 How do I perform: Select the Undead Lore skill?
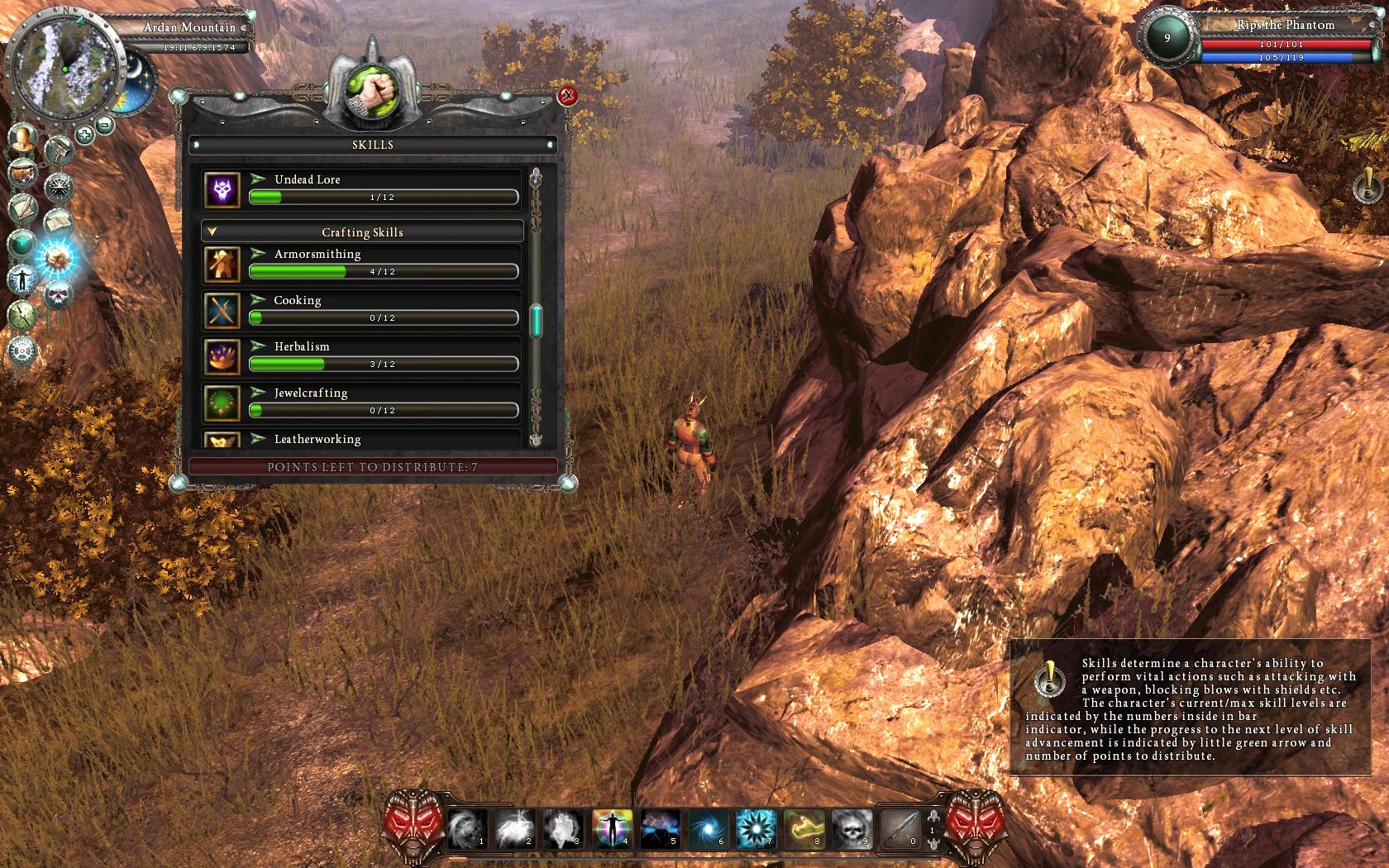[307, 179]
